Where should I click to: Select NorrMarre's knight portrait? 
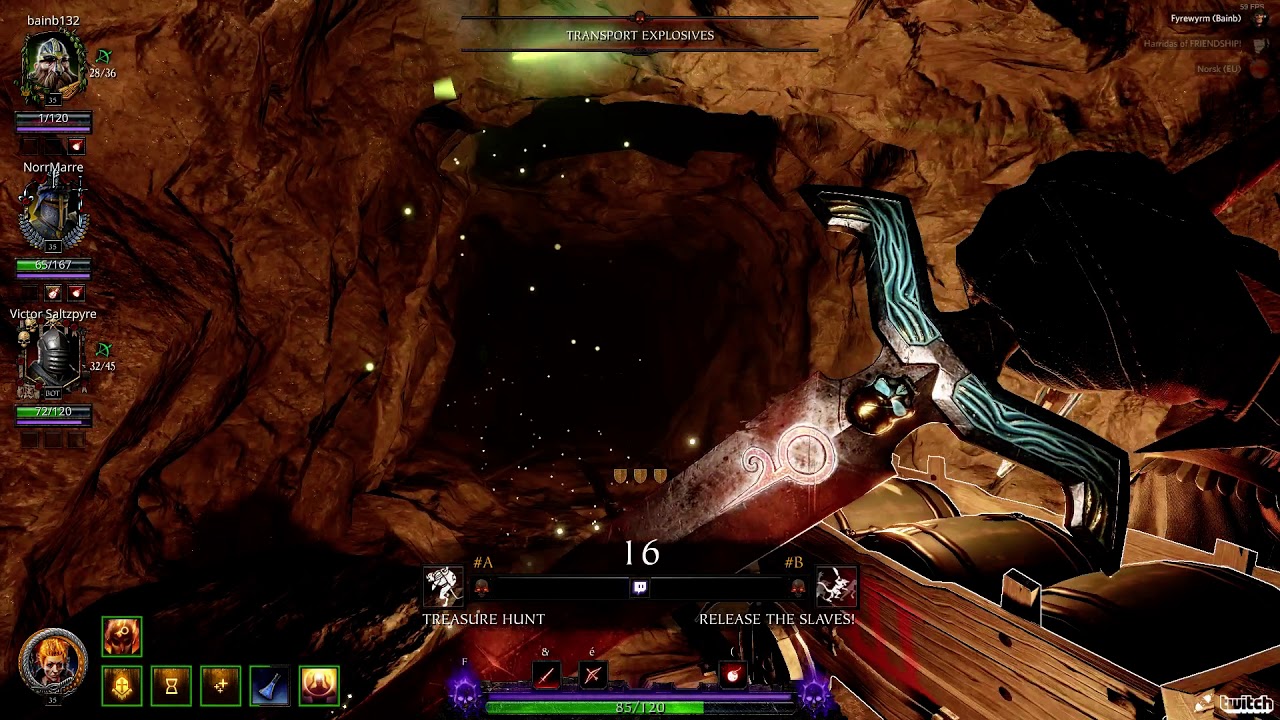click(x=53, y=212)
